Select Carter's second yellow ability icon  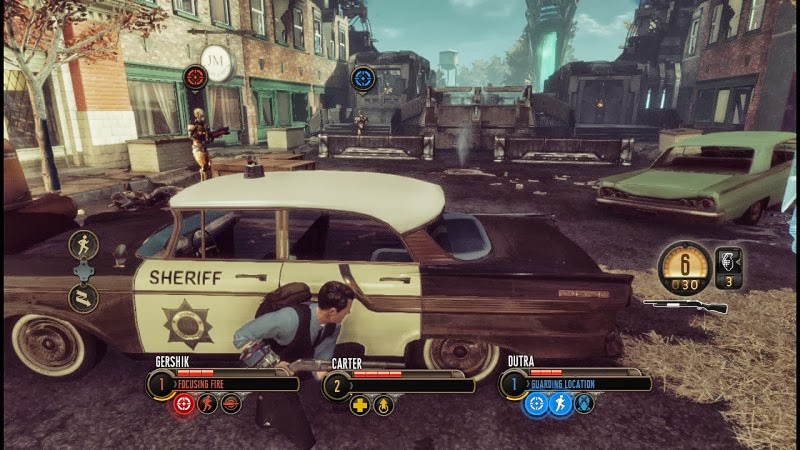click(x=383, y=405)
